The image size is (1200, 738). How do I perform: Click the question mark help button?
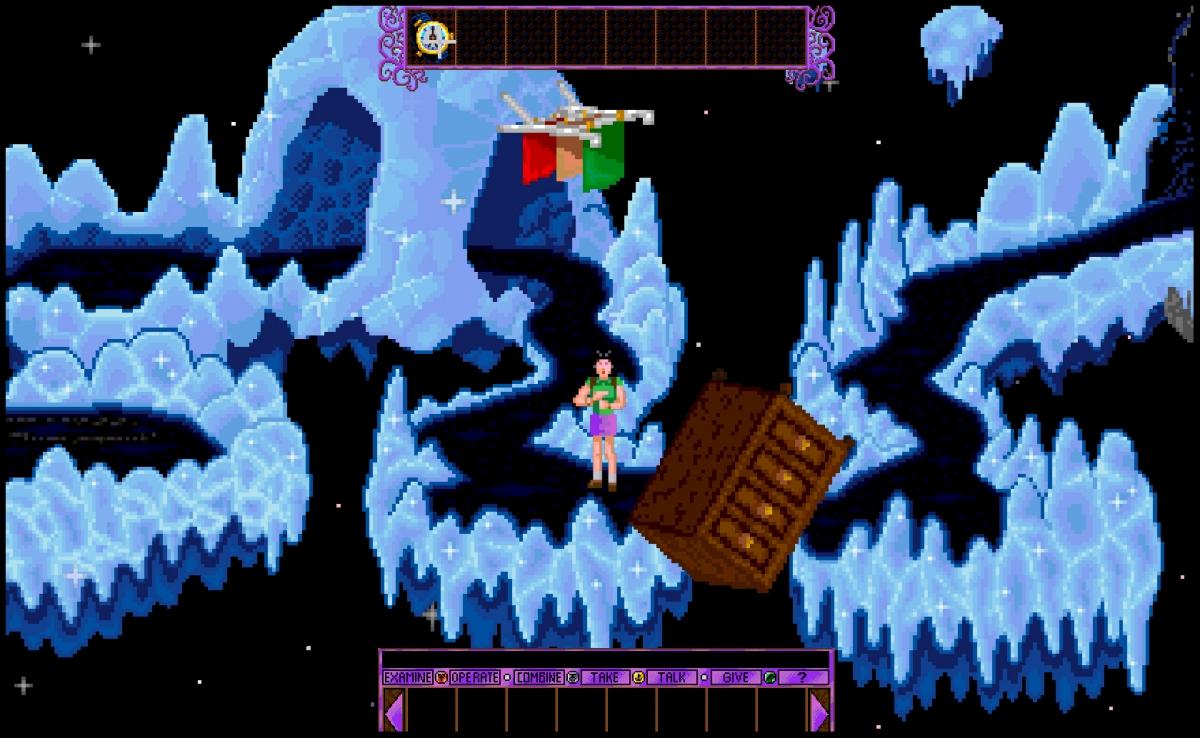[802, 677]
